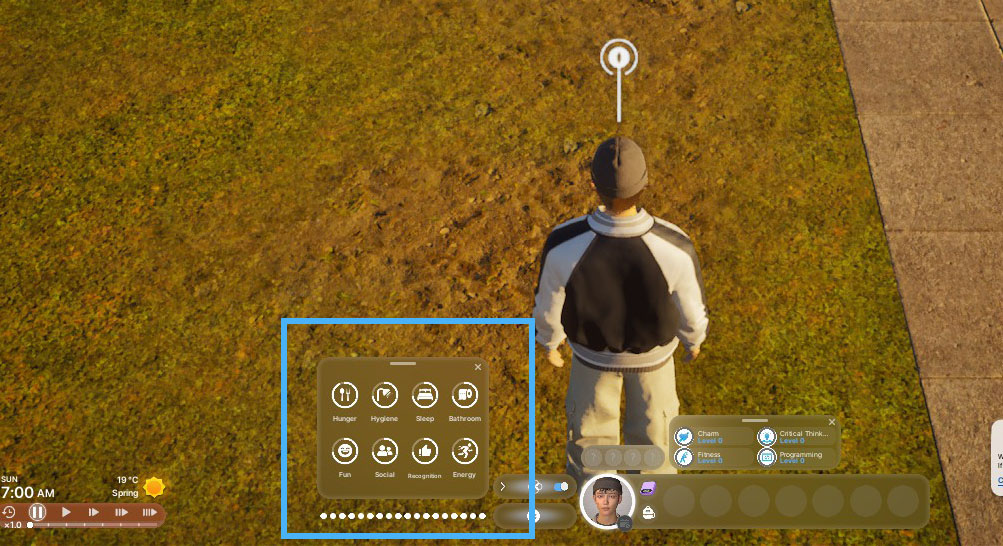Choose the Sleep need icon
Image resolution: width=1003 pixels, height=546 pixels.
point(425,395)
